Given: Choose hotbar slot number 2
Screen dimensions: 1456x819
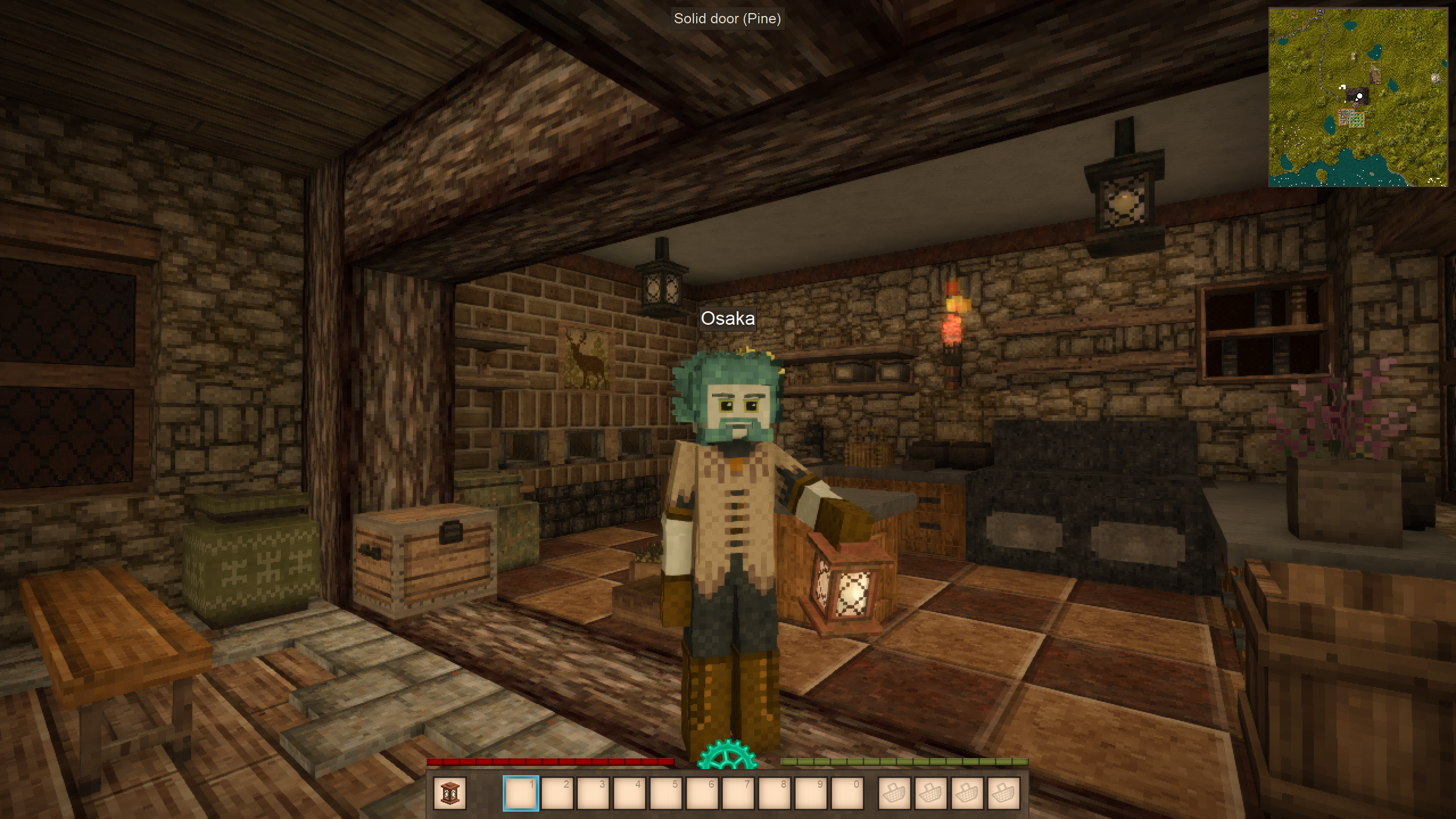Looking at the screenshot, I should pyautogui.click(x=557, y=793).
